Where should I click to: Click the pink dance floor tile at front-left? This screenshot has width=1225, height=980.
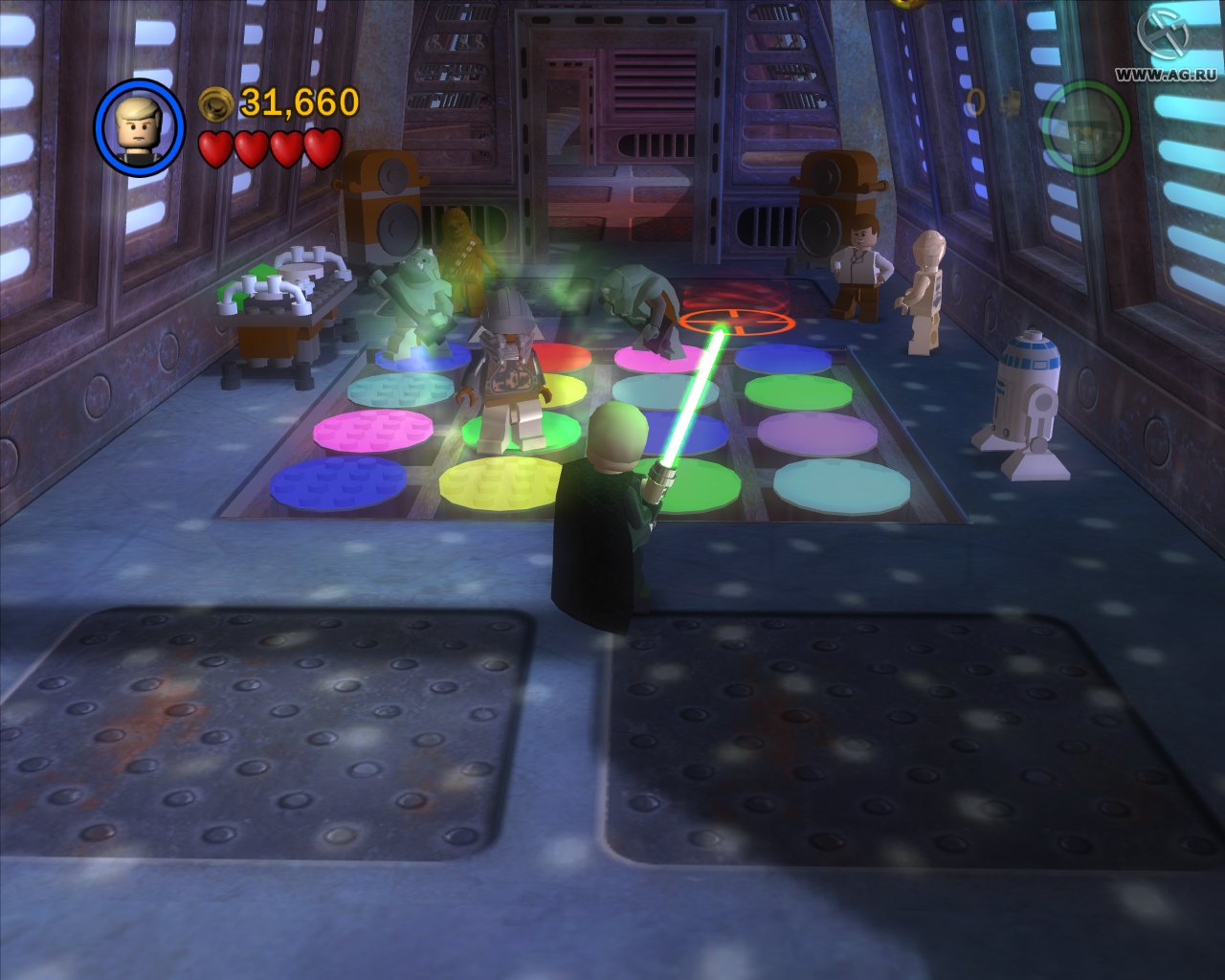click(373, 431)
